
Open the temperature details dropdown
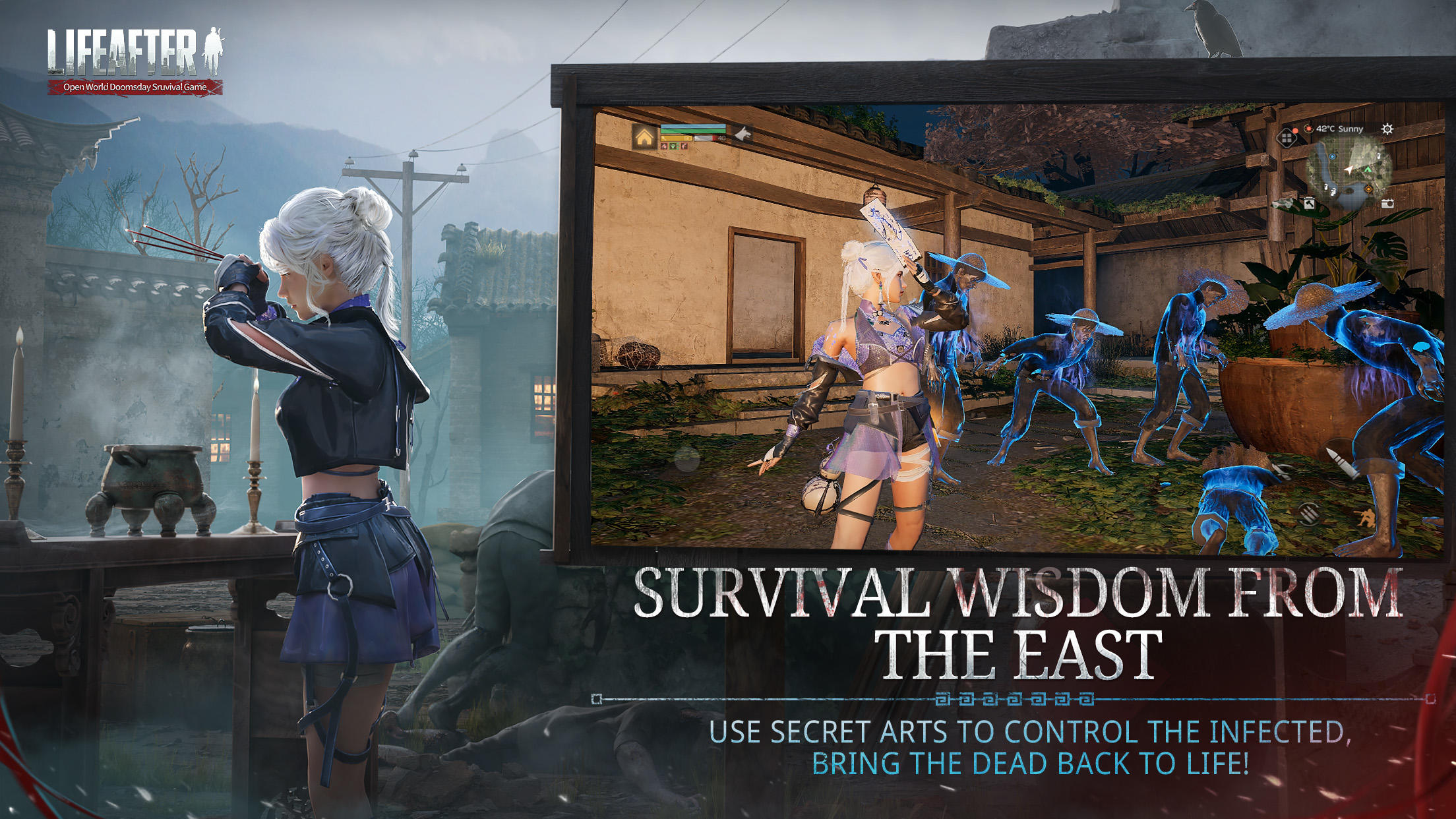[x=1308, y=129]
